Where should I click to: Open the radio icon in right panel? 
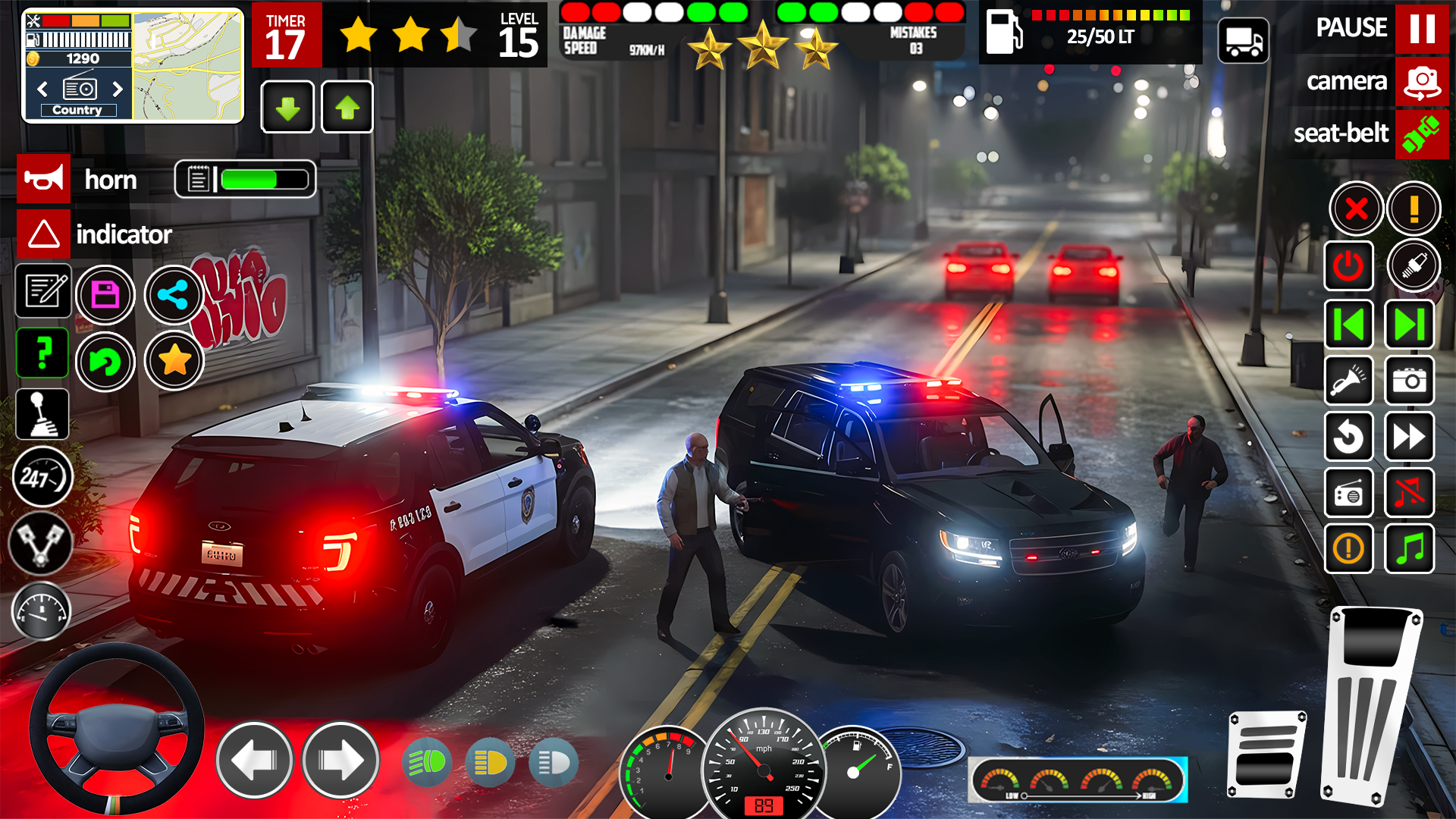click(x=1349, y=494)
